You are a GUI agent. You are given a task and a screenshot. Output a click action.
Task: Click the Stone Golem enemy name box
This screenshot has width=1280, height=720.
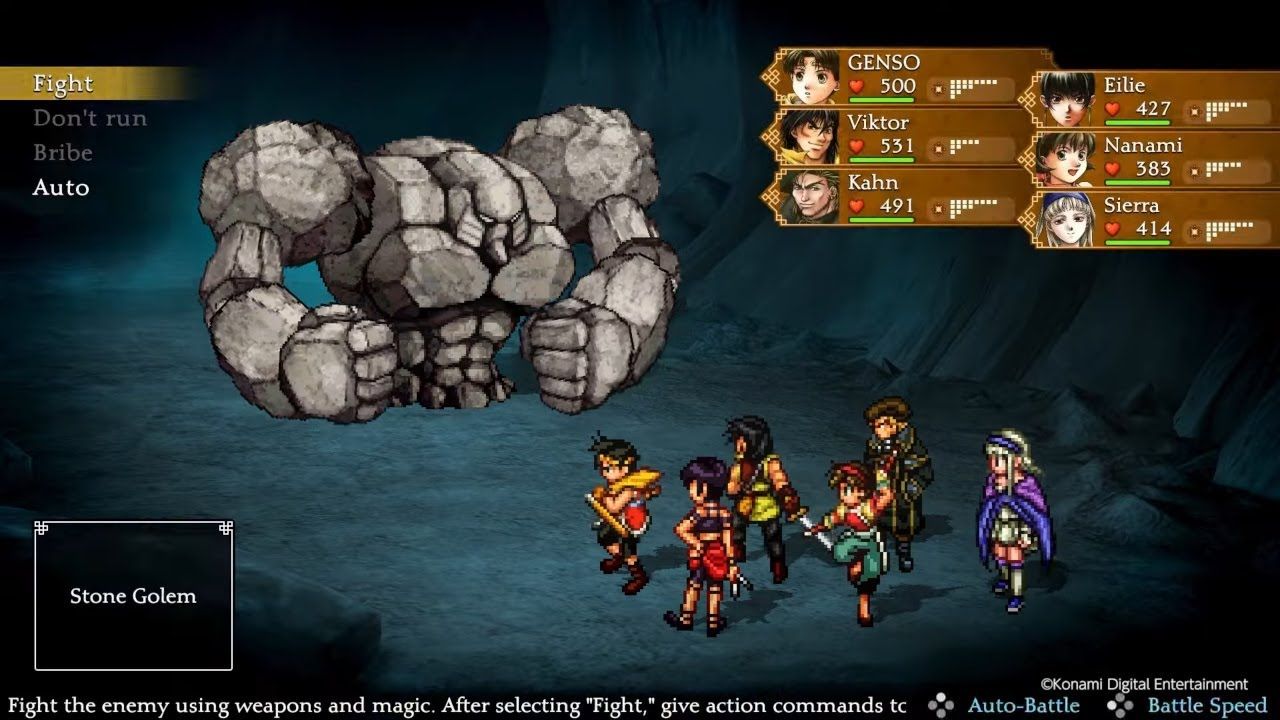point(133,596)
